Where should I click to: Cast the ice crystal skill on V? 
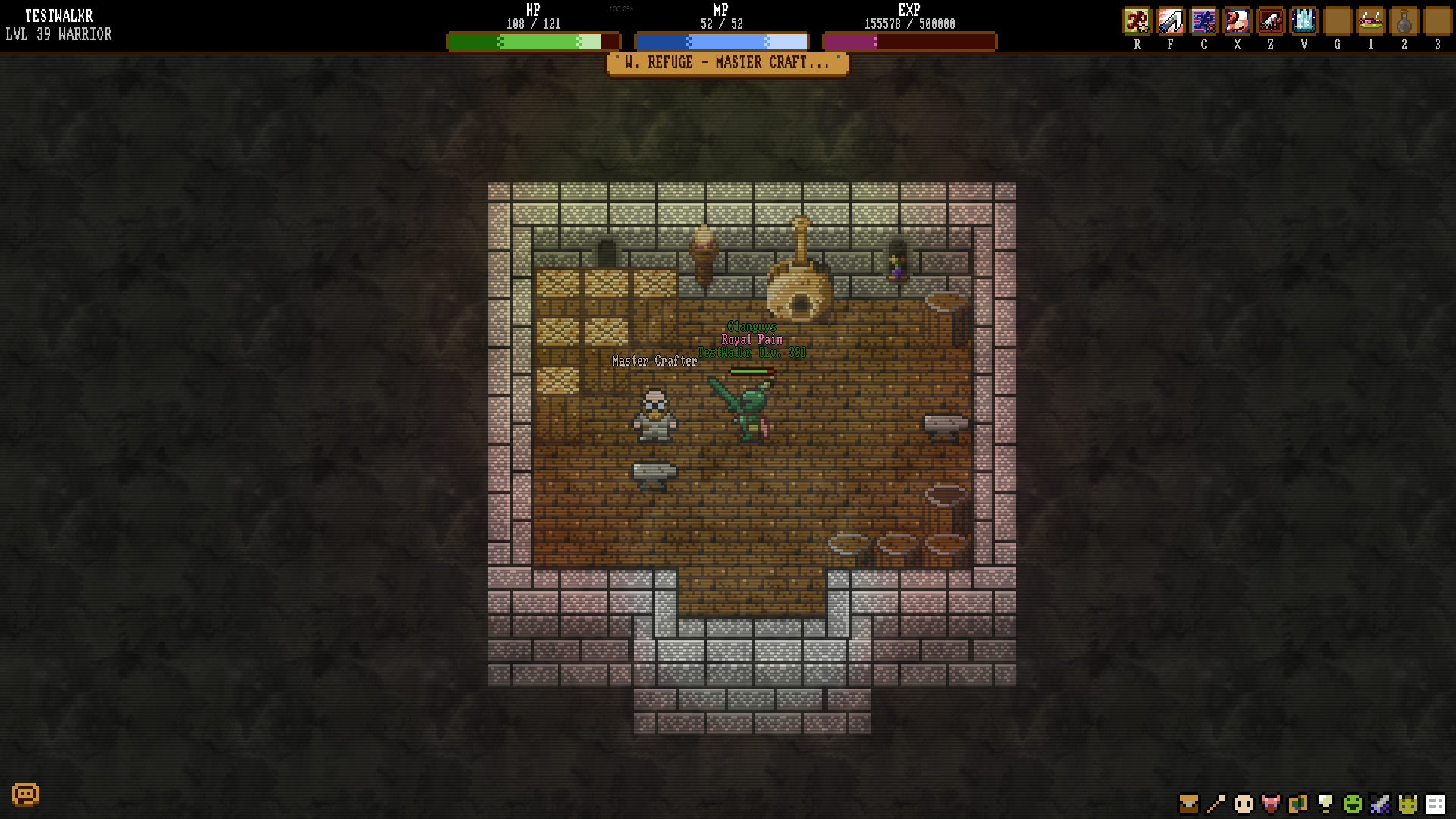(x=1304, y=21)
